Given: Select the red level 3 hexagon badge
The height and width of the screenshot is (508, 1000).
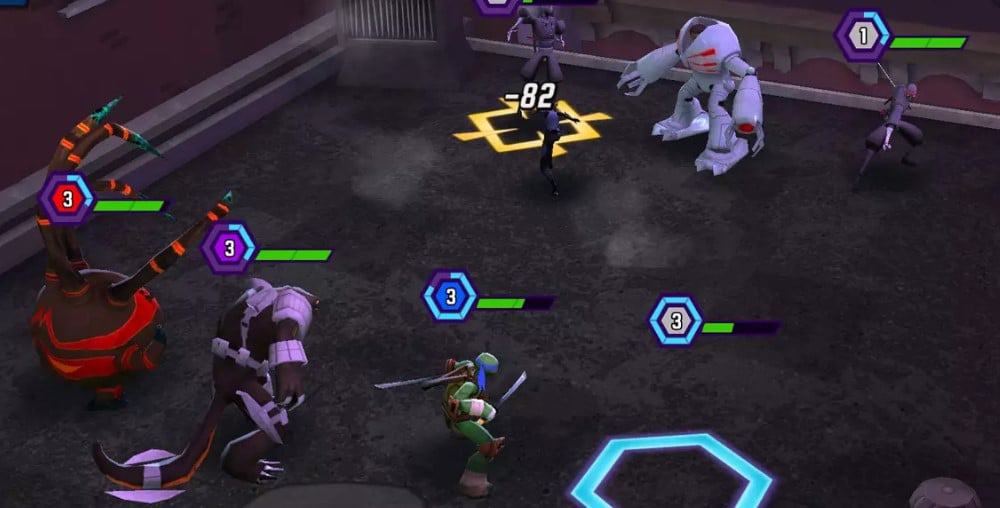Looking at the screenshot, I should point(67,199).
